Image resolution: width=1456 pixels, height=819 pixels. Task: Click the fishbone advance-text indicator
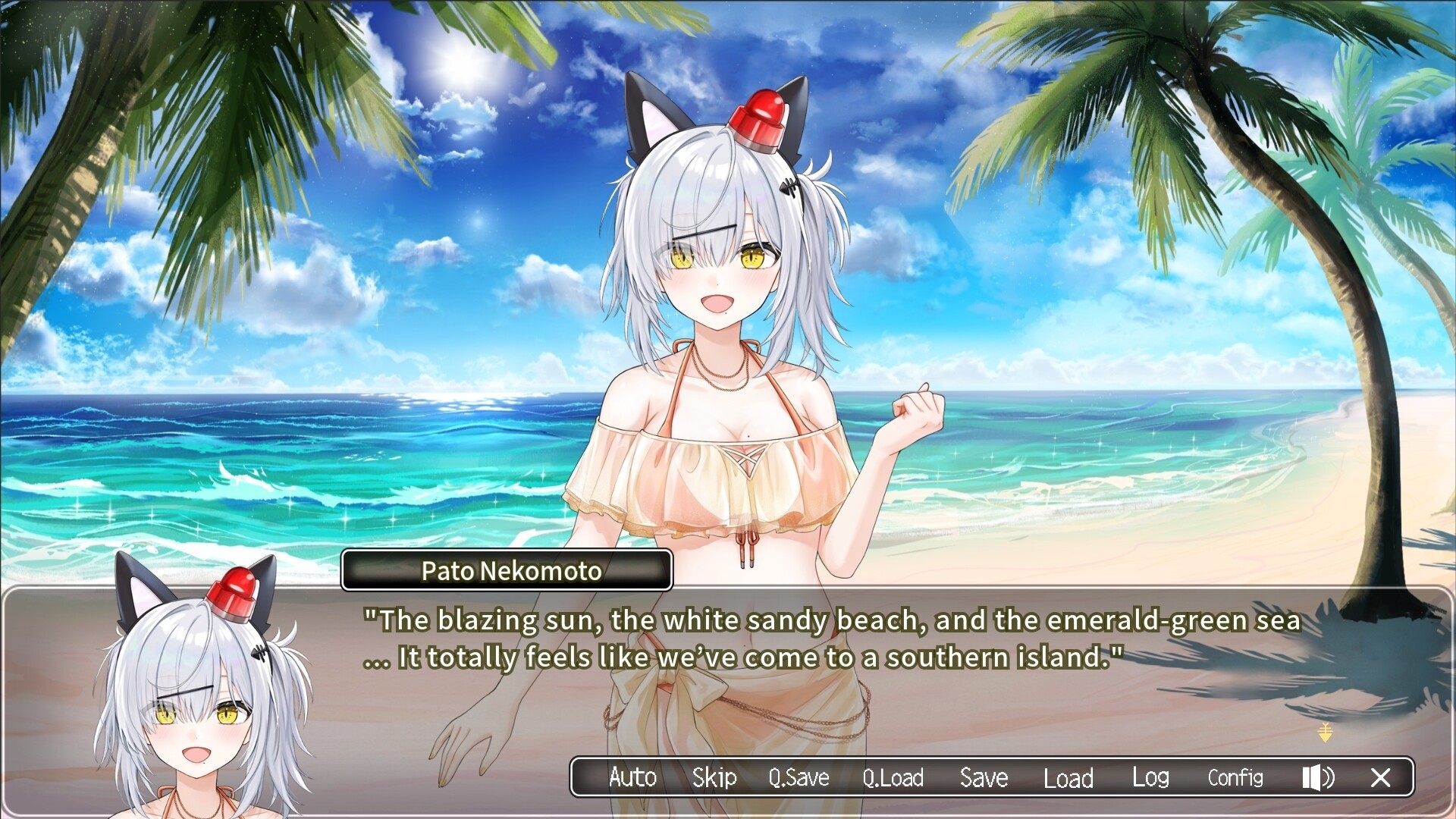click(x=1325, y=733)
